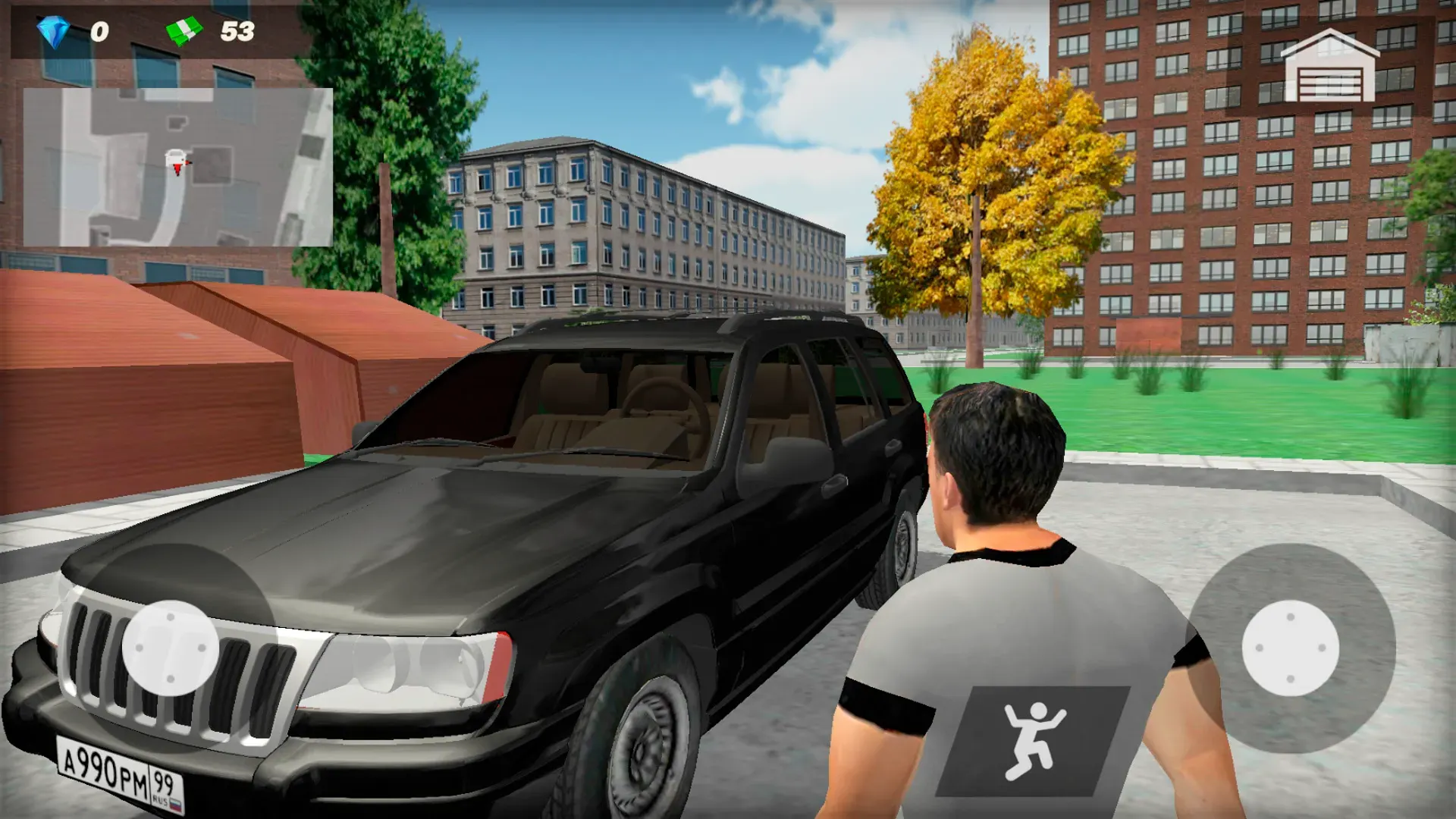
Task: Open the cash balance display showing 53
Action: 212,32
